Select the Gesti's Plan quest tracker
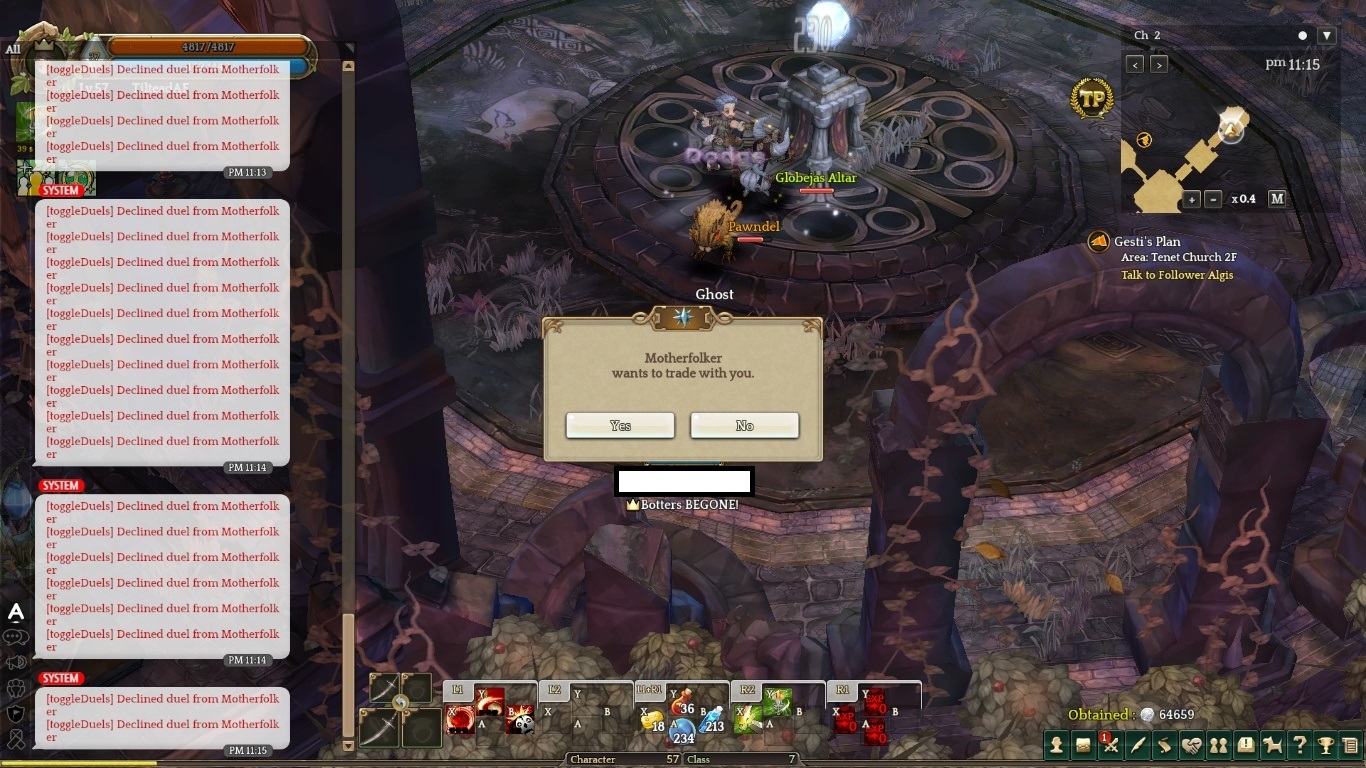This screenshot has width=1366, height=768. pyautogui.click(x=1147, y=241)
